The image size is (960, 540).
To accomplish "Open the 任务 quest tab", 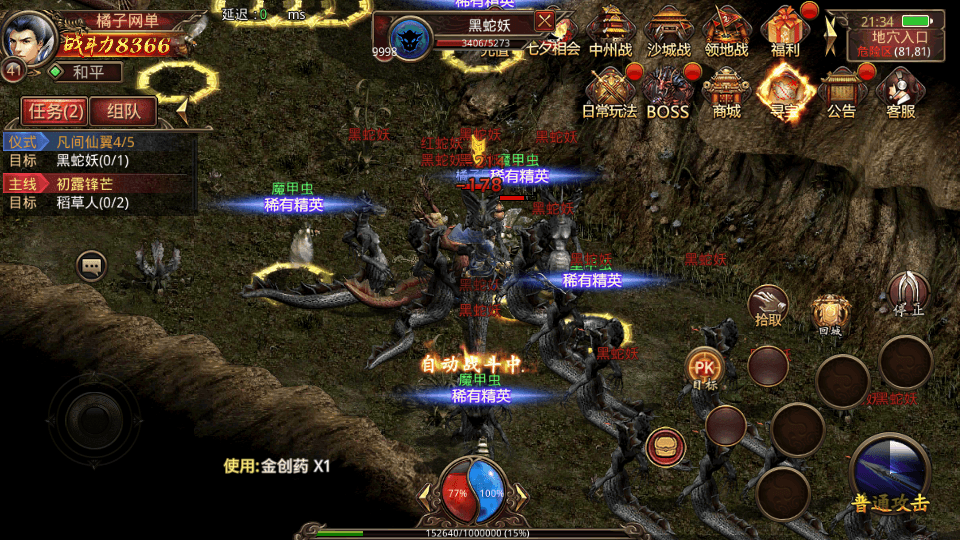I will pos(54,111).
